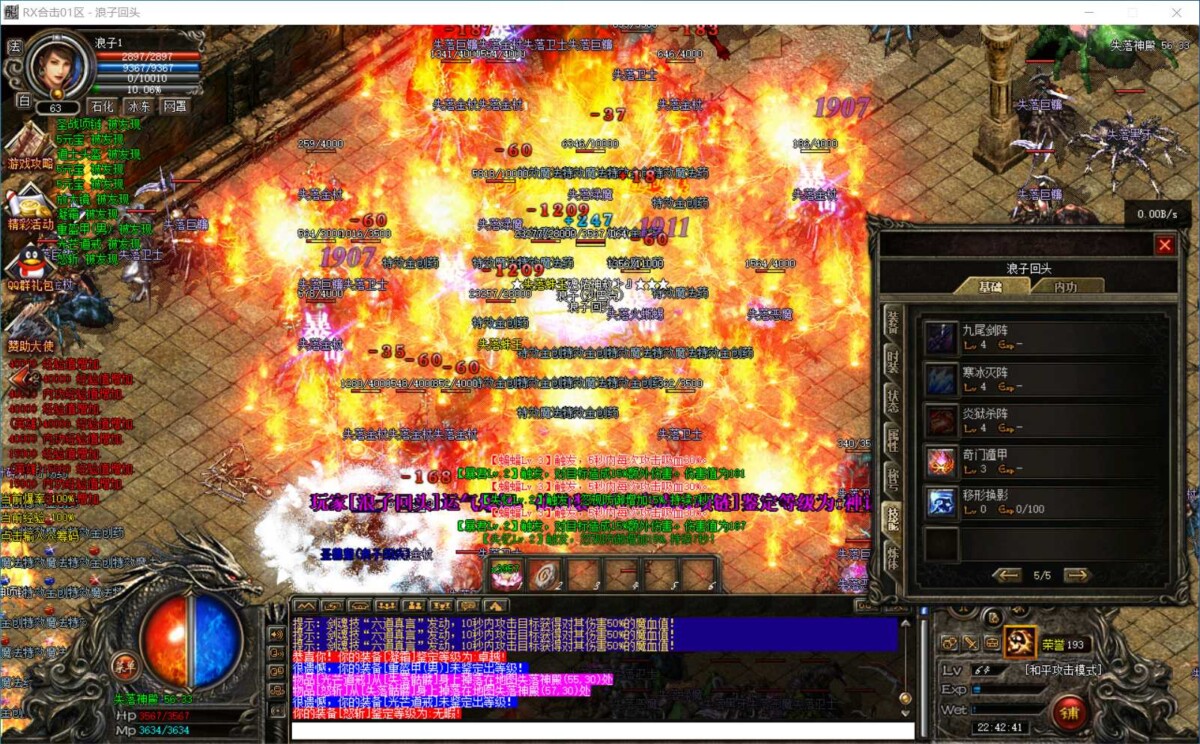Select the 基础 skills tab
Viewport: 1200px width, 744px height.
pyautogui.click(x=989, y=286)
